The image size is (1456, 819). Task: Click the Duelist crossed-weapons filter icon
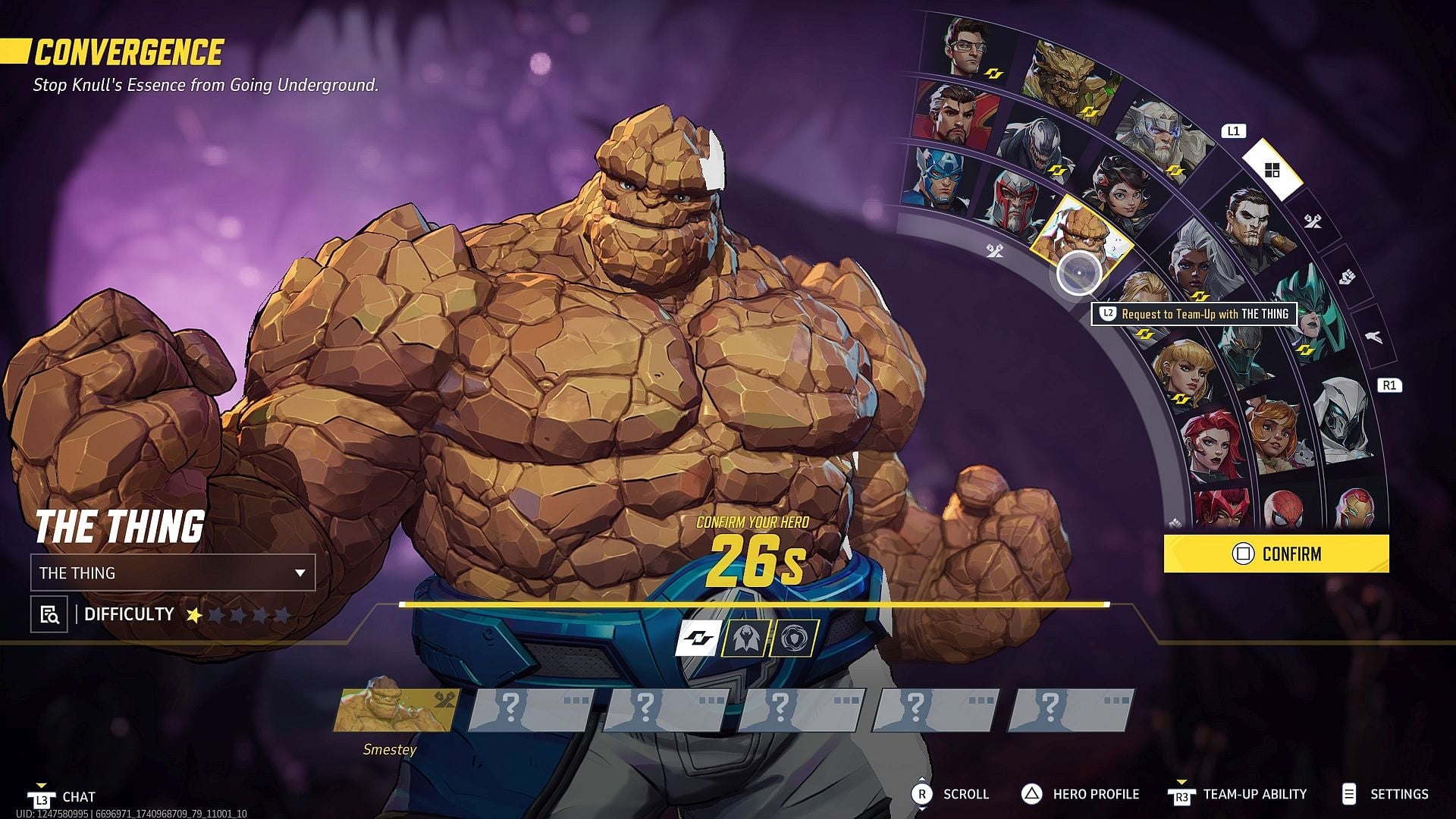(1314, 221)
